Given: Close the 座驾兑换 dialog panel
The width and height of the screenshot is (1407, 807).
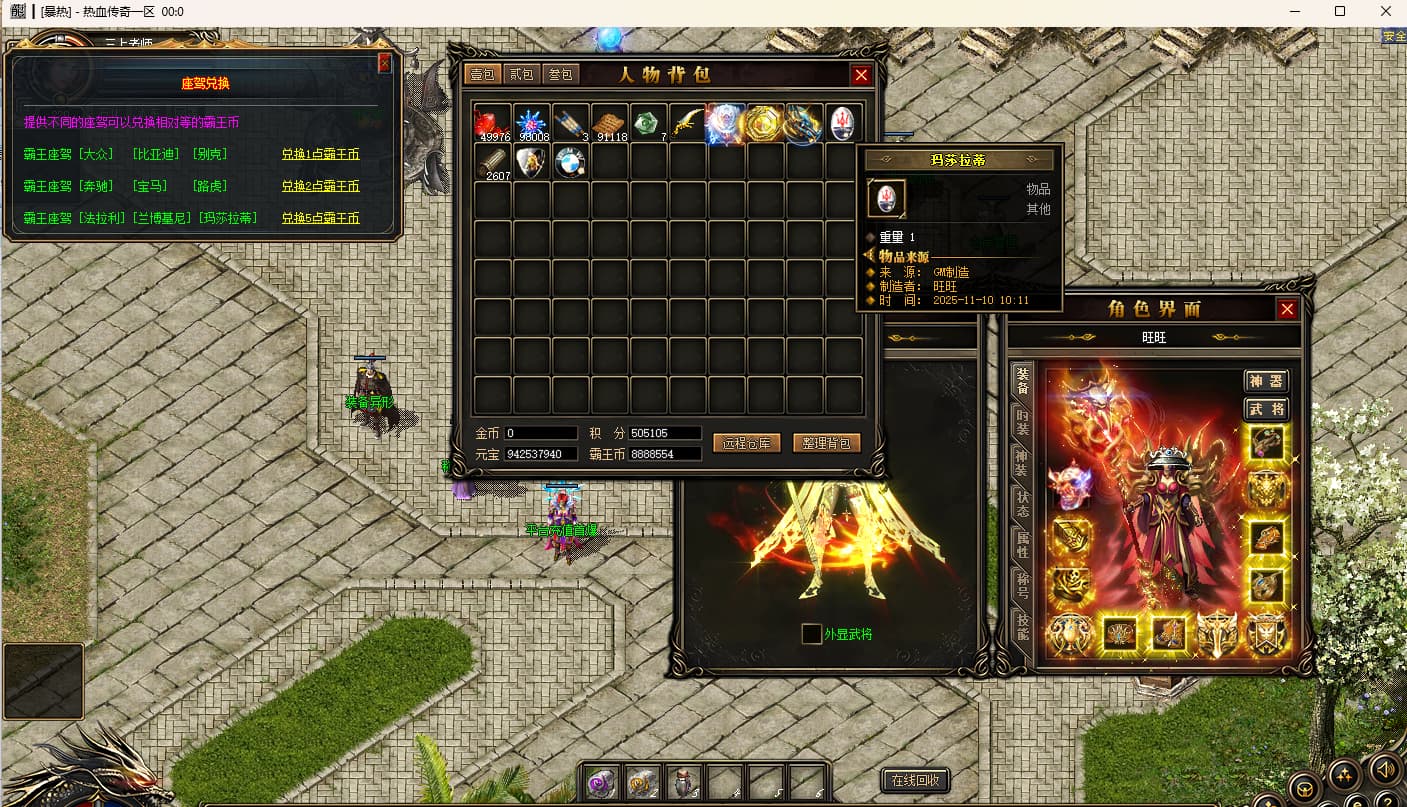Looking at the screenshot, I should coord(385,64).
